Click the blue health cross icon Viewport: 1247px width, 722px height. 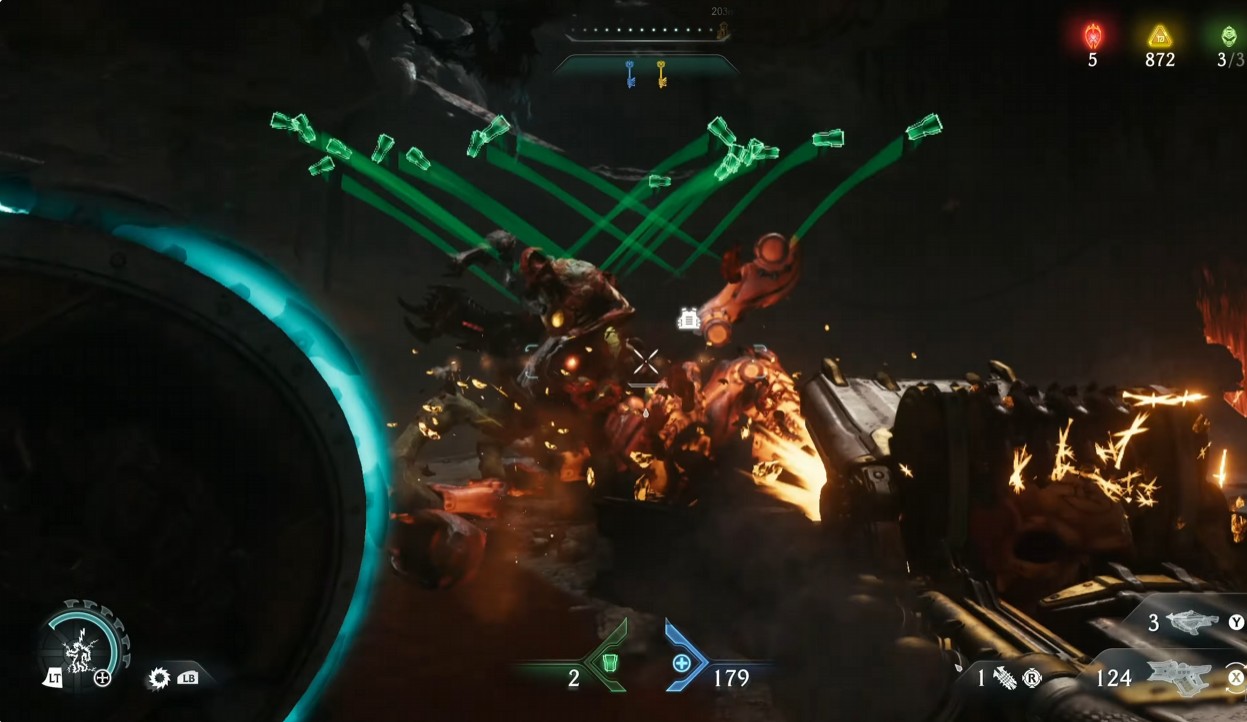(x=682, y=663)
